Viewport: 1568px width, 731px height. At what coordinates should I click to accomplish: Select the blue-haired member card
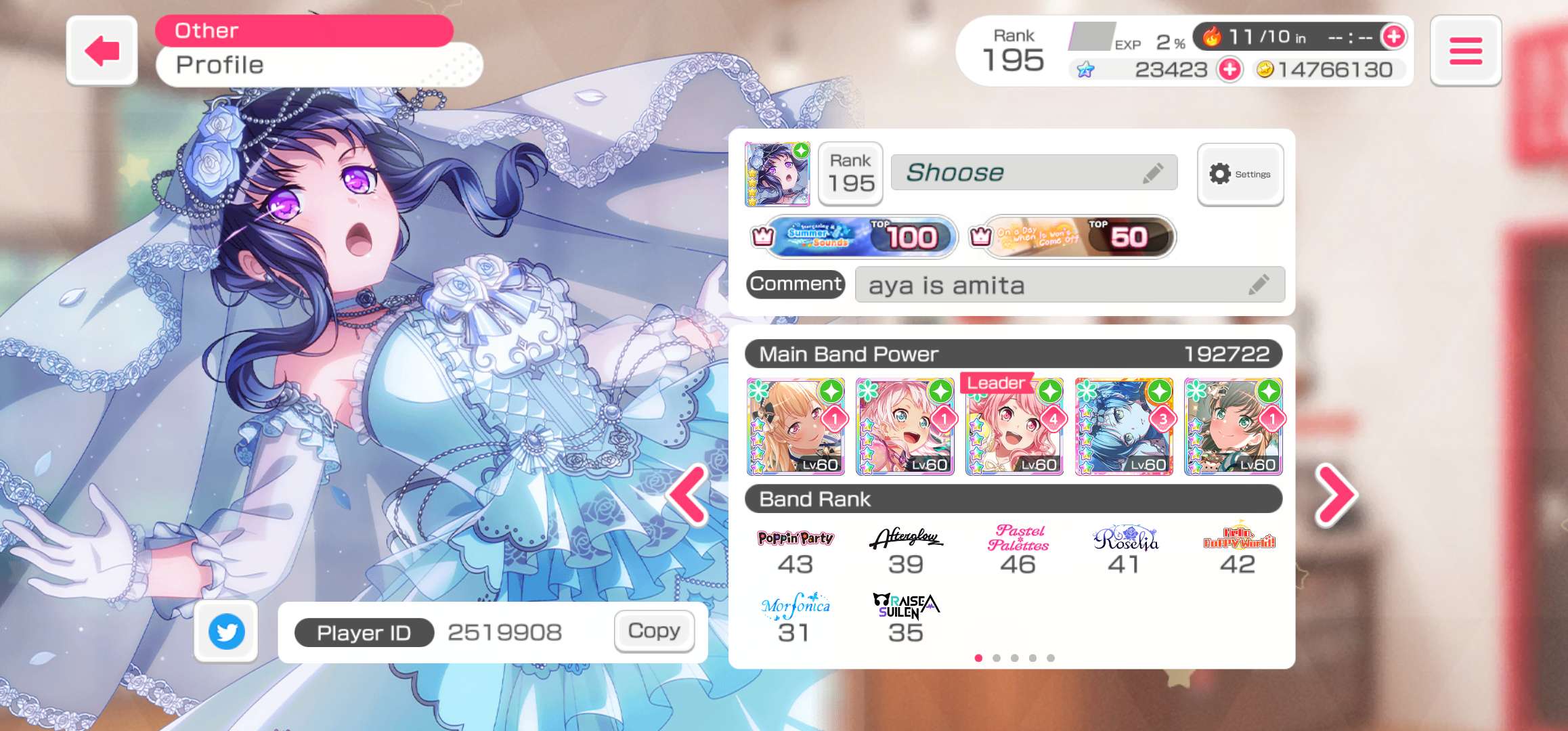click(1124, 426)
